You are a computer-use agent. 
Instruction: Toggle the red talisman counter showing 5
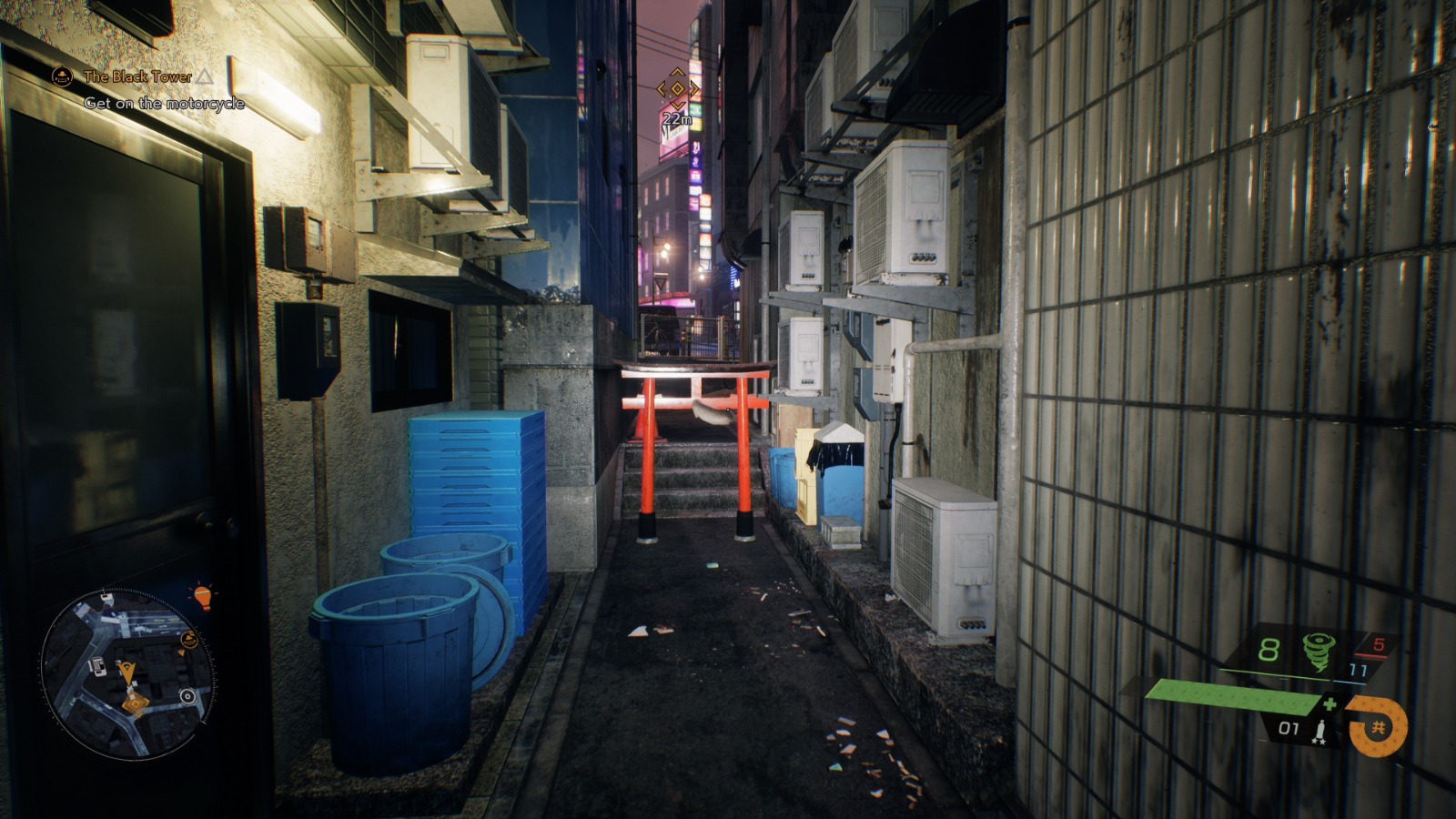pos(1380,644)
